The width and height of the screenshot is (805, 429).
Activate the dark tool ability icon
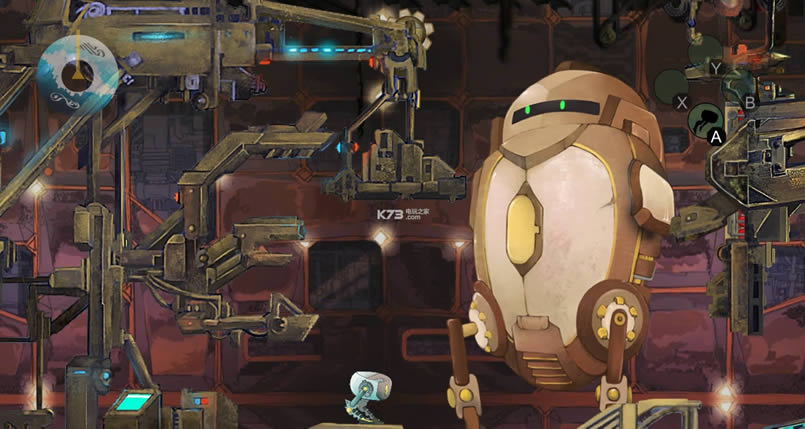pos(705,119)
